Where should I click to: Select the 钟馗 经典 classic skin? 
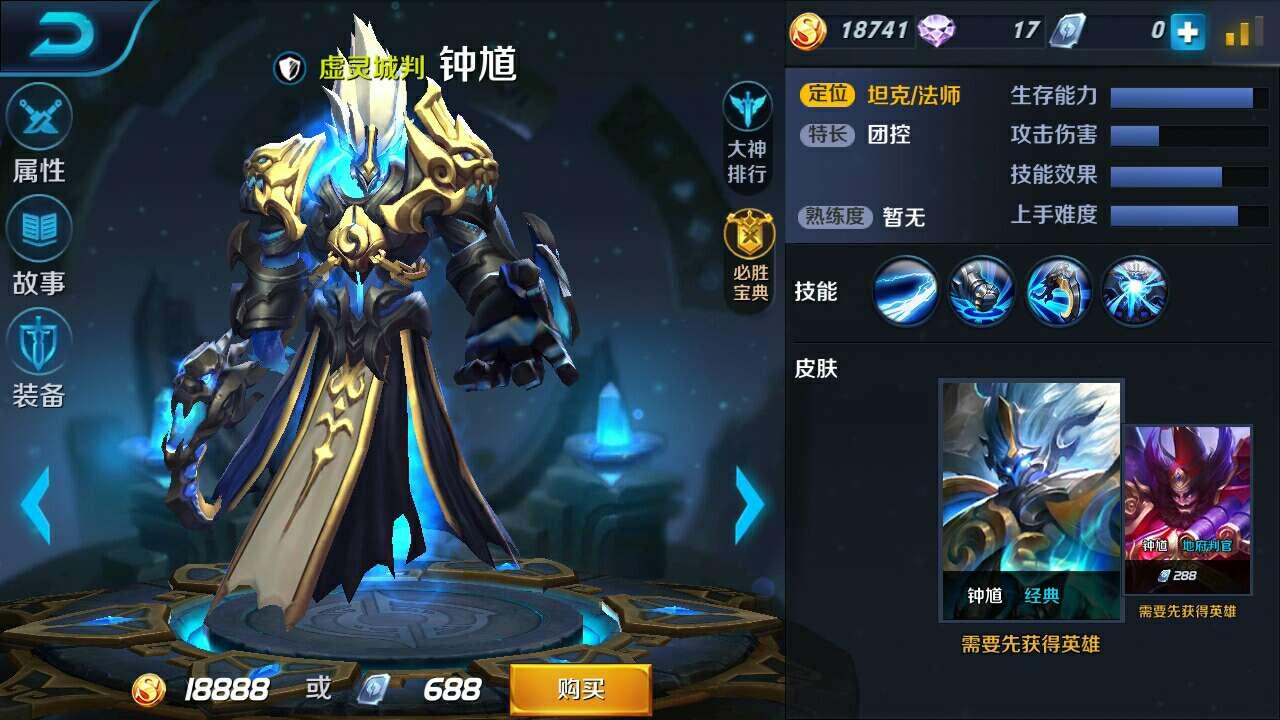(x=1031, y=500)
